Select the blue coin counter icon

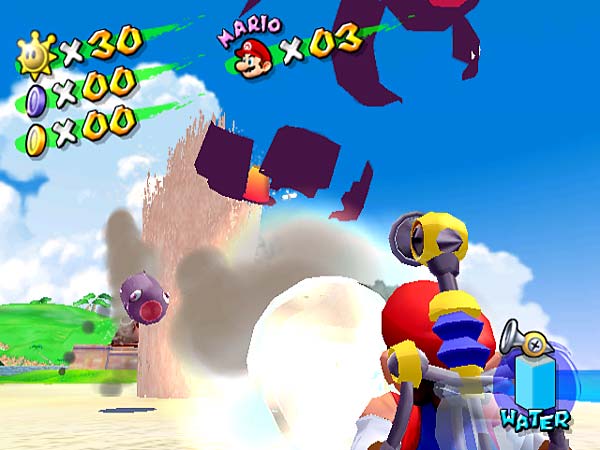[x=36, y=97]
